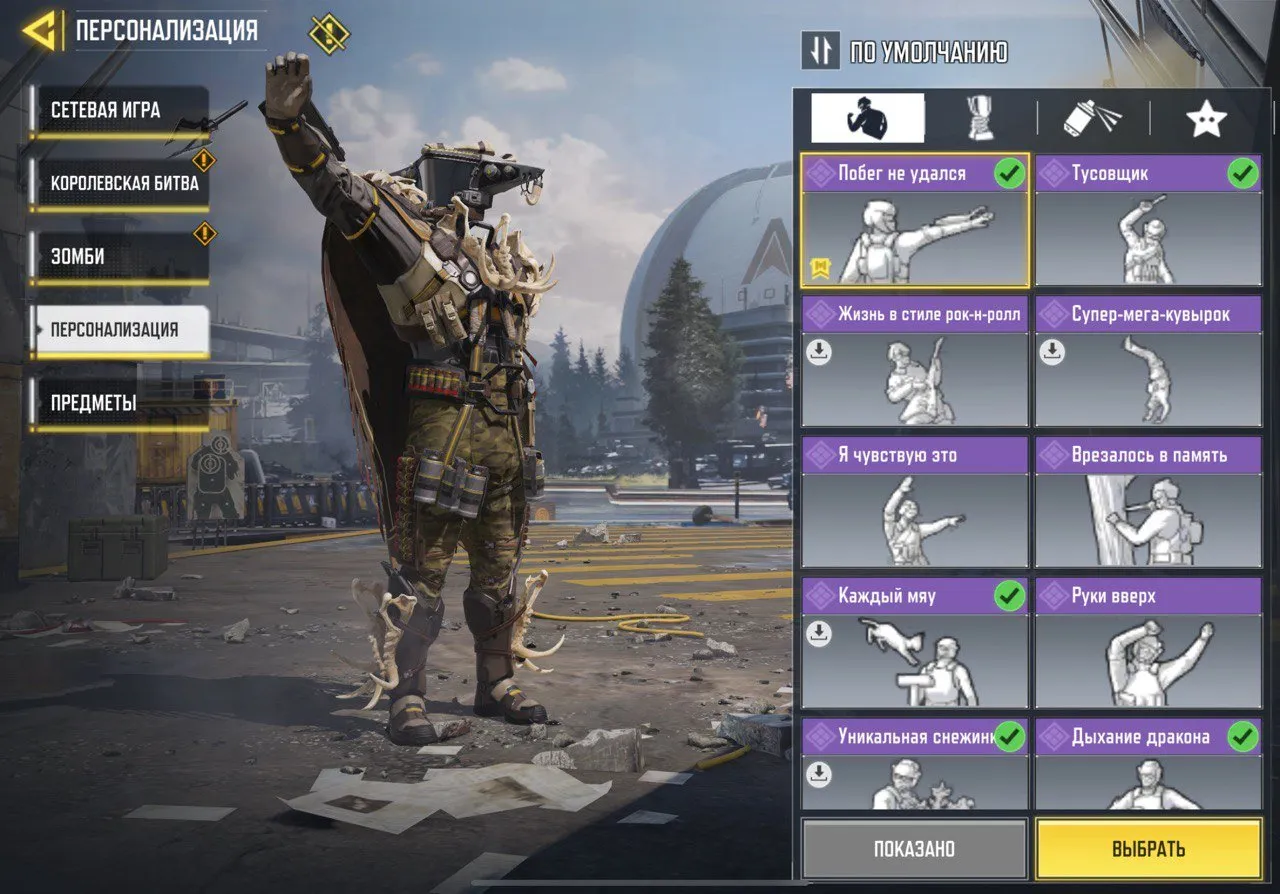Toggle the green checkmark on Побег не удался

coord(1010,172)
